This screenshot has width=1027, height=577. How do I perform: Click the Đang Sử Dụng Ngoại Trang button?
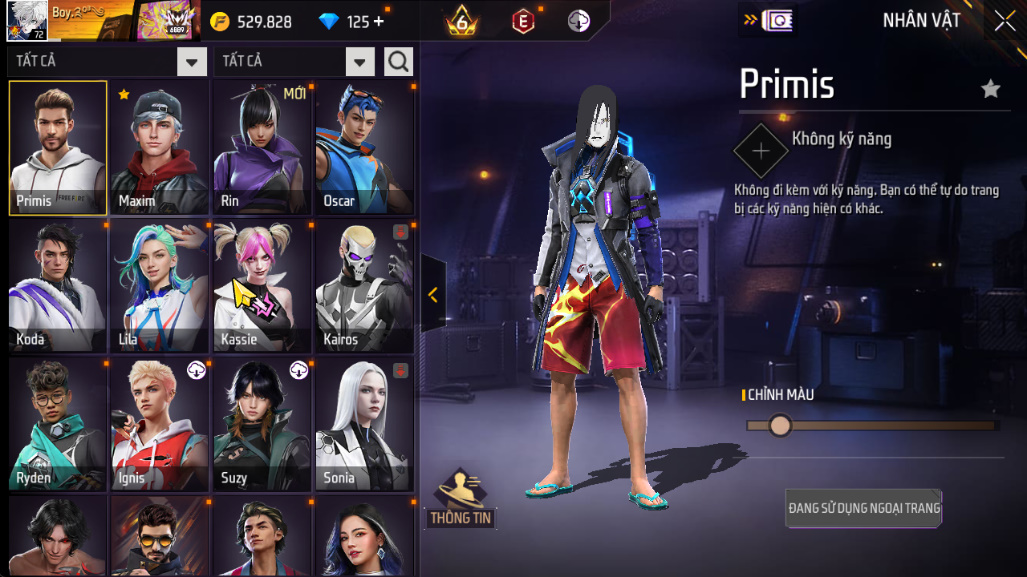click(864, 508)
